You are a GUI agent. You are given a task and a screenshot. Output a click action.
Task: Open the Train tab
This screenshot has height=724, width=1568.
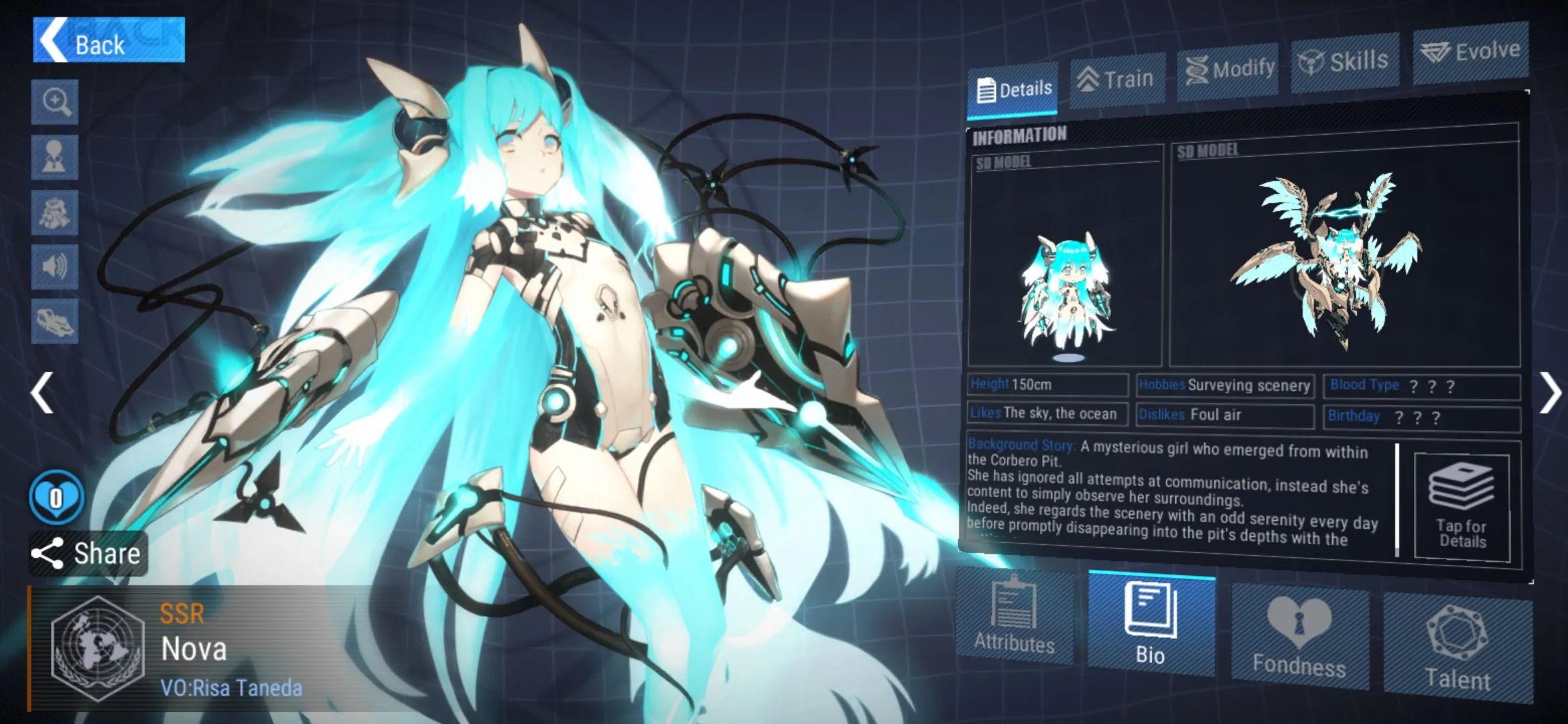1117,80
